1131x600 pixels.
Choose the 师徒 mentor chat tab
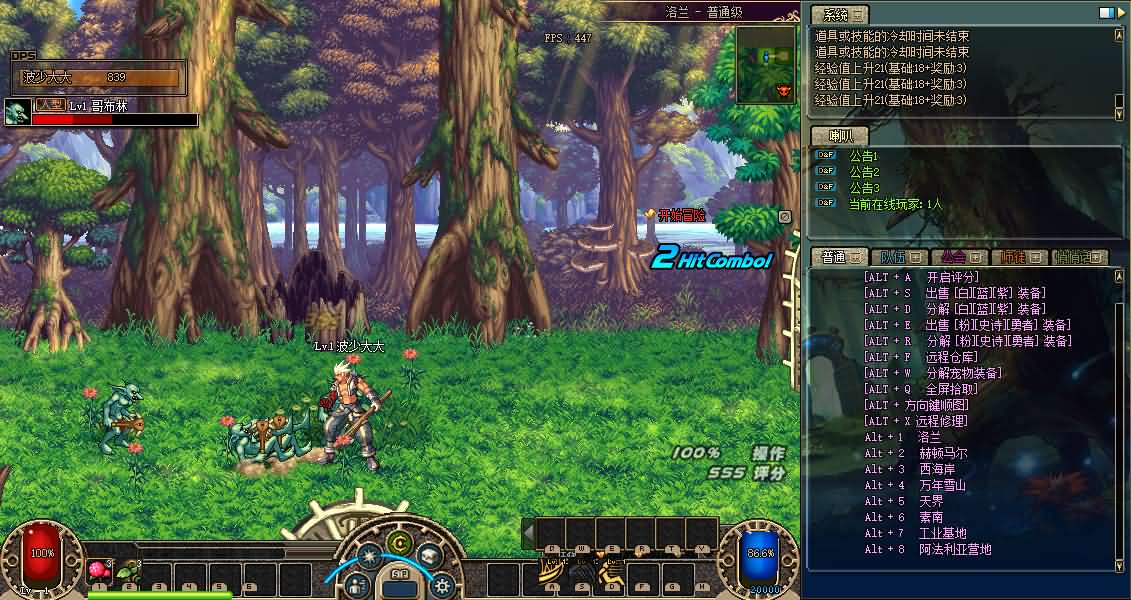click(x=1019, y=257)
